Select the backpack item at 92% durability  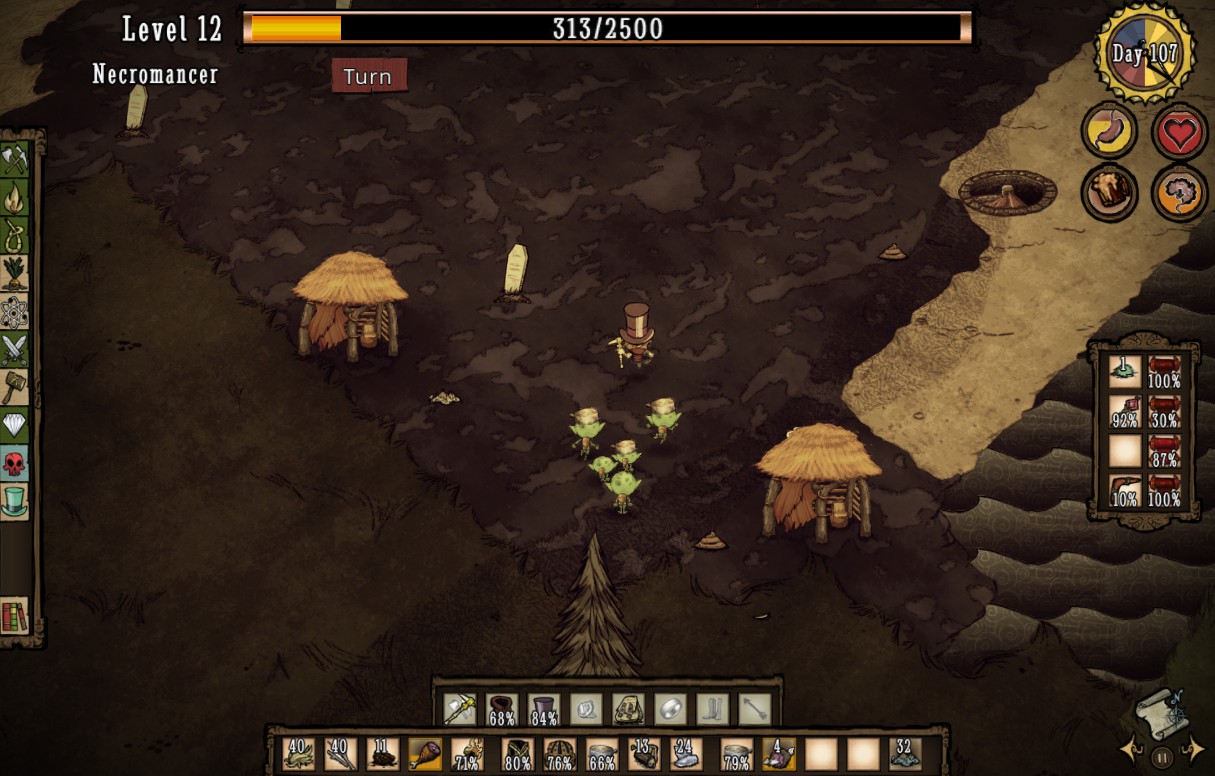(x=1125, y=410)
